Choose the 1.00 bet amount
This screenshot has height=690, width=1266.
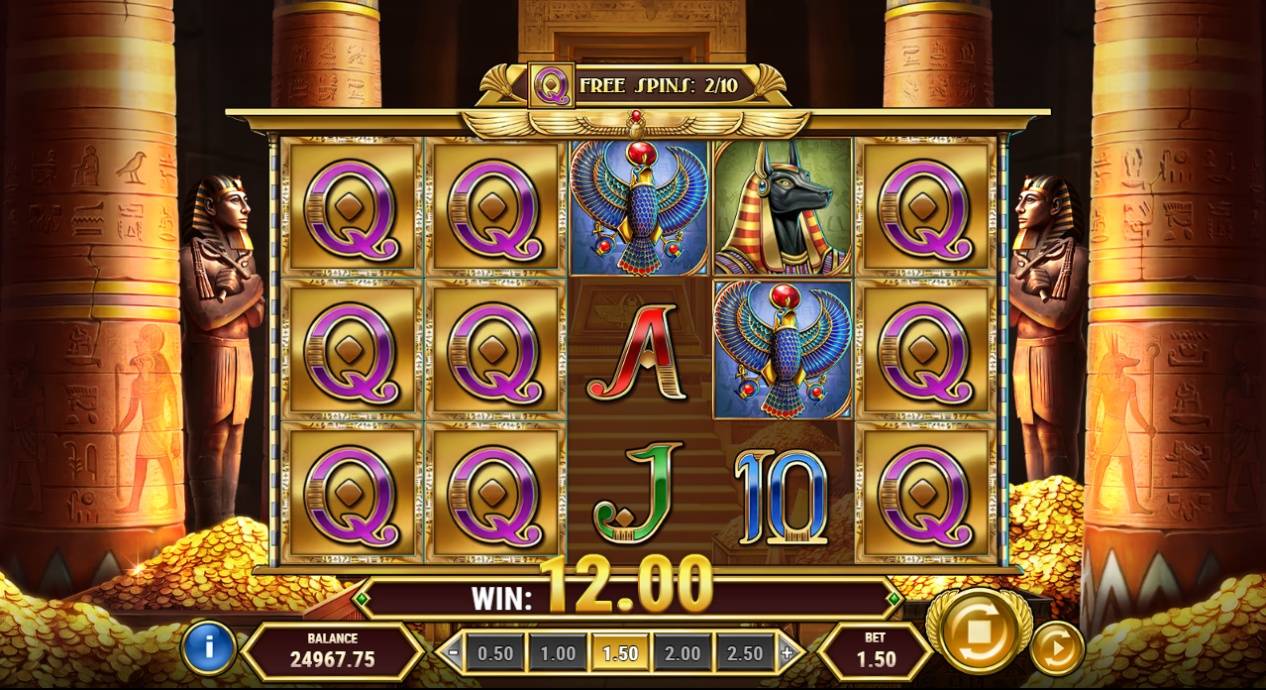[x=558, y=654]
